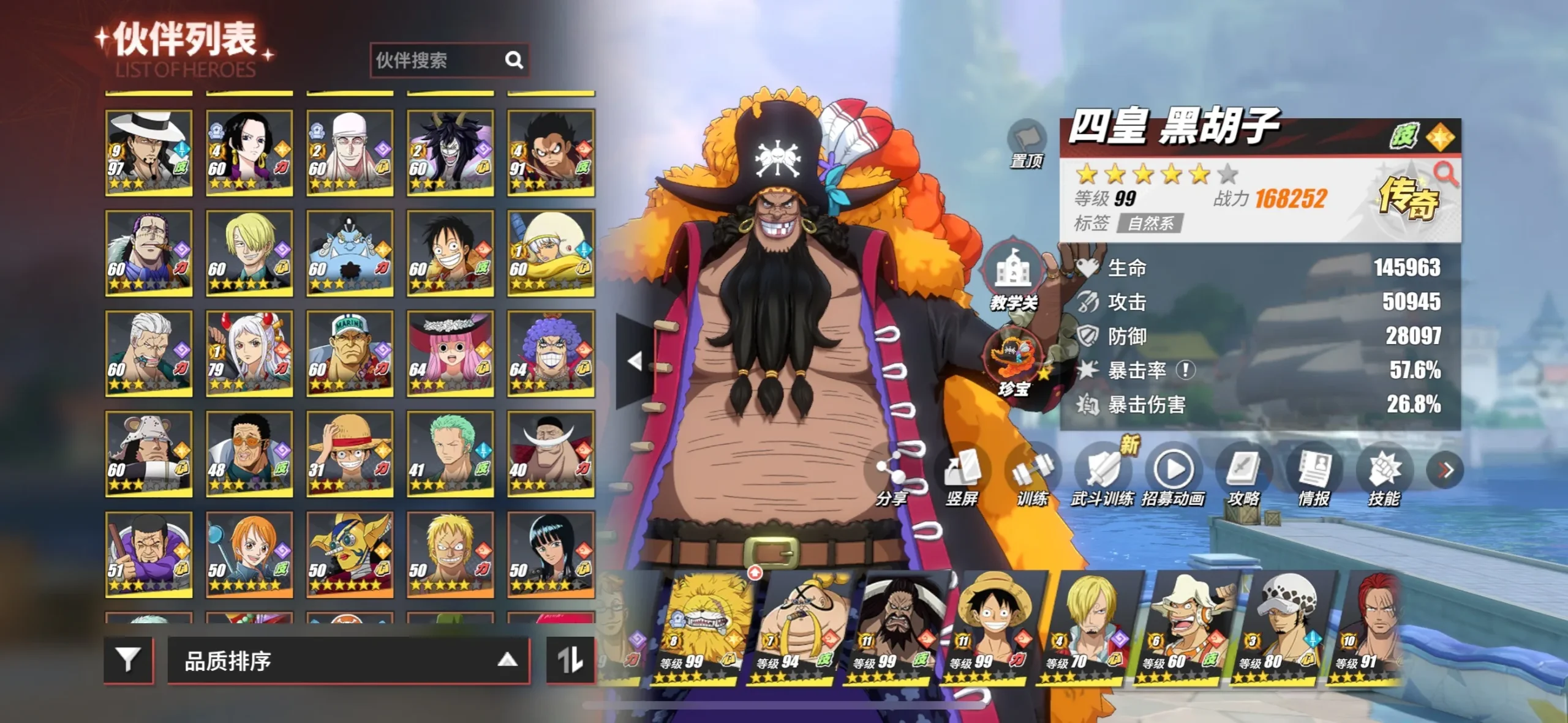Pin hero with the 置顶 flag button
The width and height of the screenshot is (1568, 723).
pos(1026,144)
